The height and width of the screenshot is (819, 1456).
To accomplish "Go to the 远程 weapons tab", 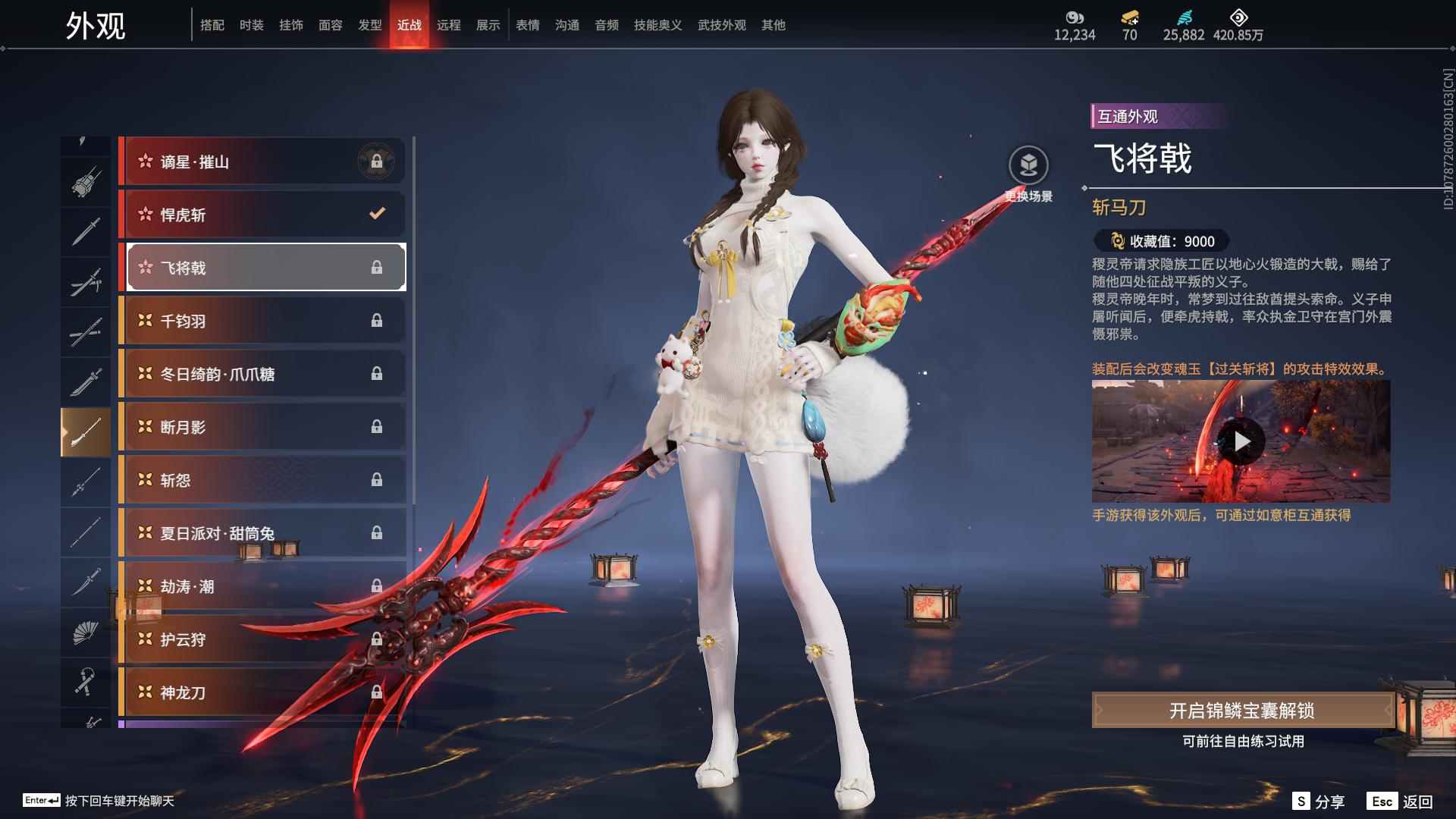I will tap(448, 25).
